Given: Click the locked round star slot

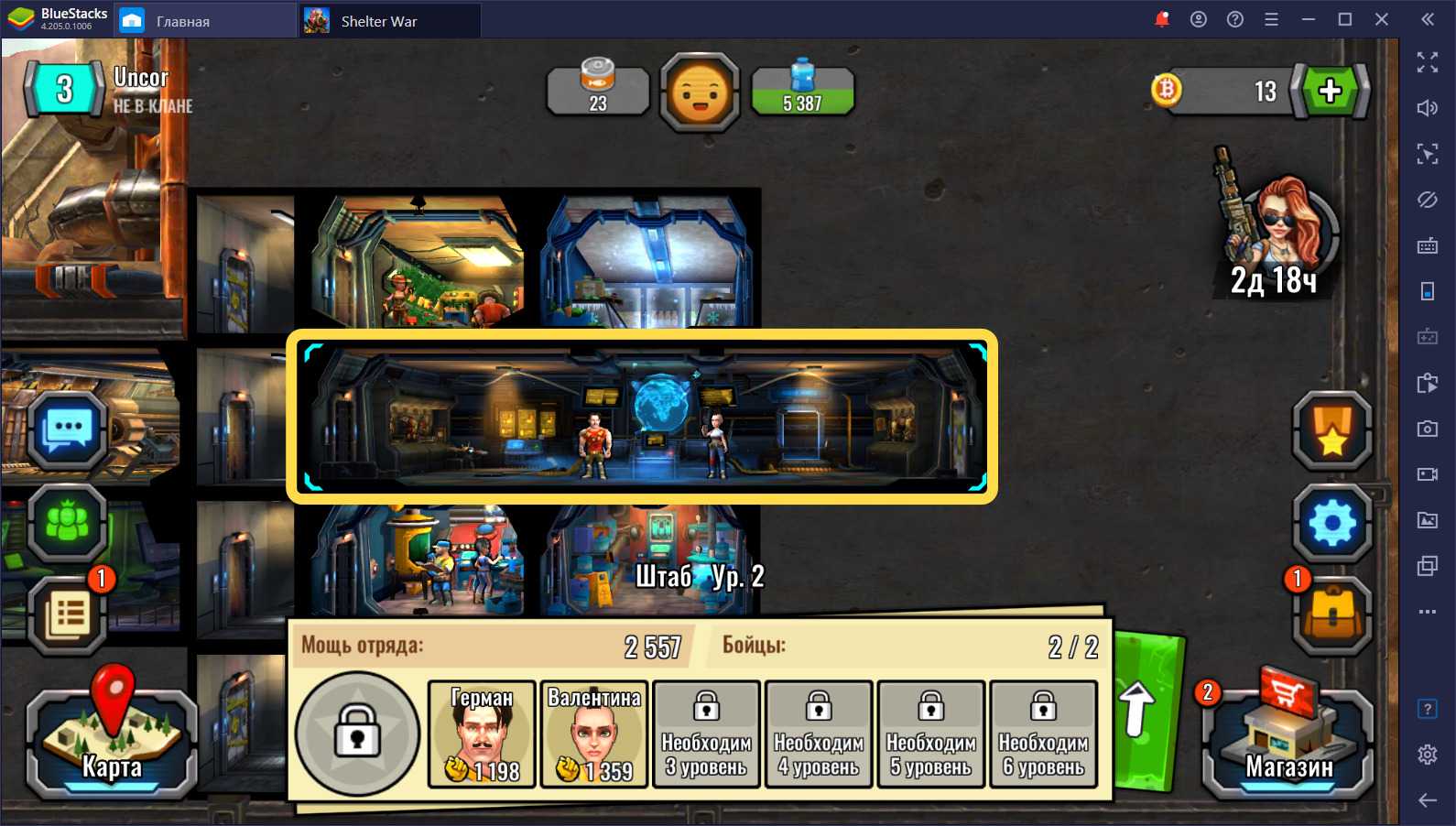Looking at the screenshot, I should (357, 734).
